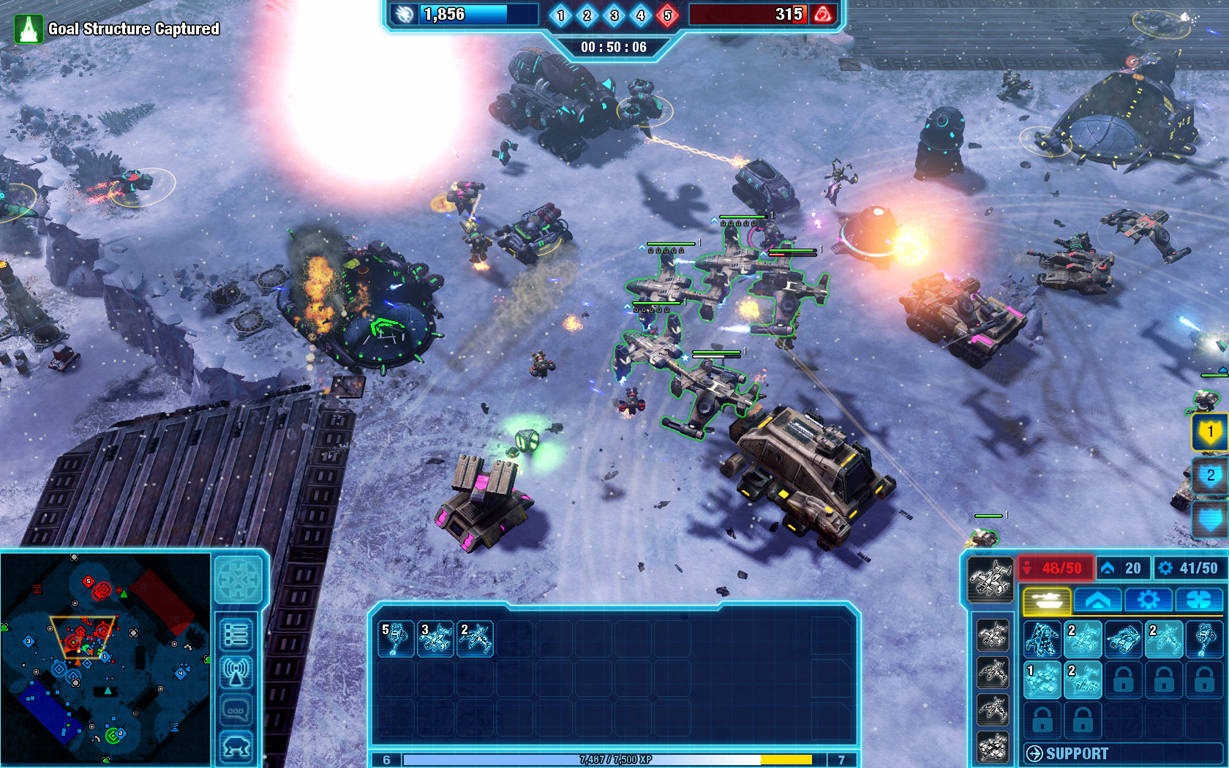Build the mech walker unit

pyautogui.click(x=1042, y=640)
